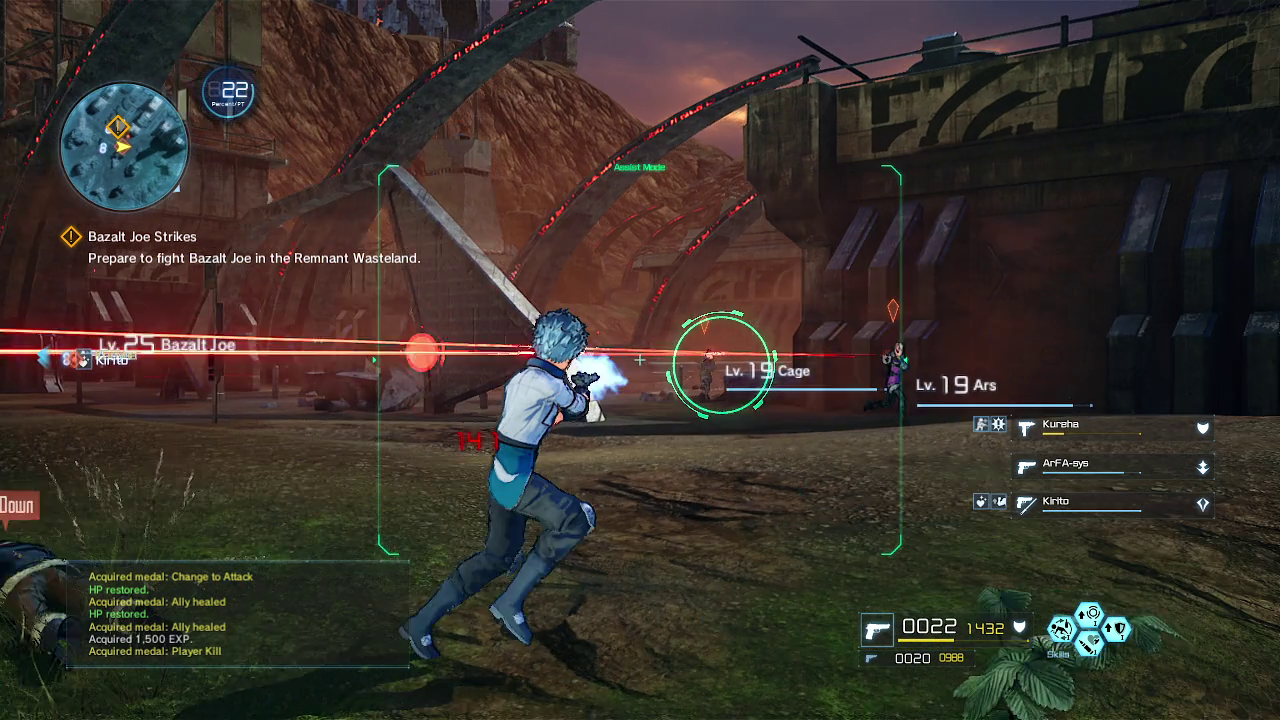The width and height of the screenshot is (1280, 720).
Task: Select ArFA-sys party member row
Action: pos(1112,466)
